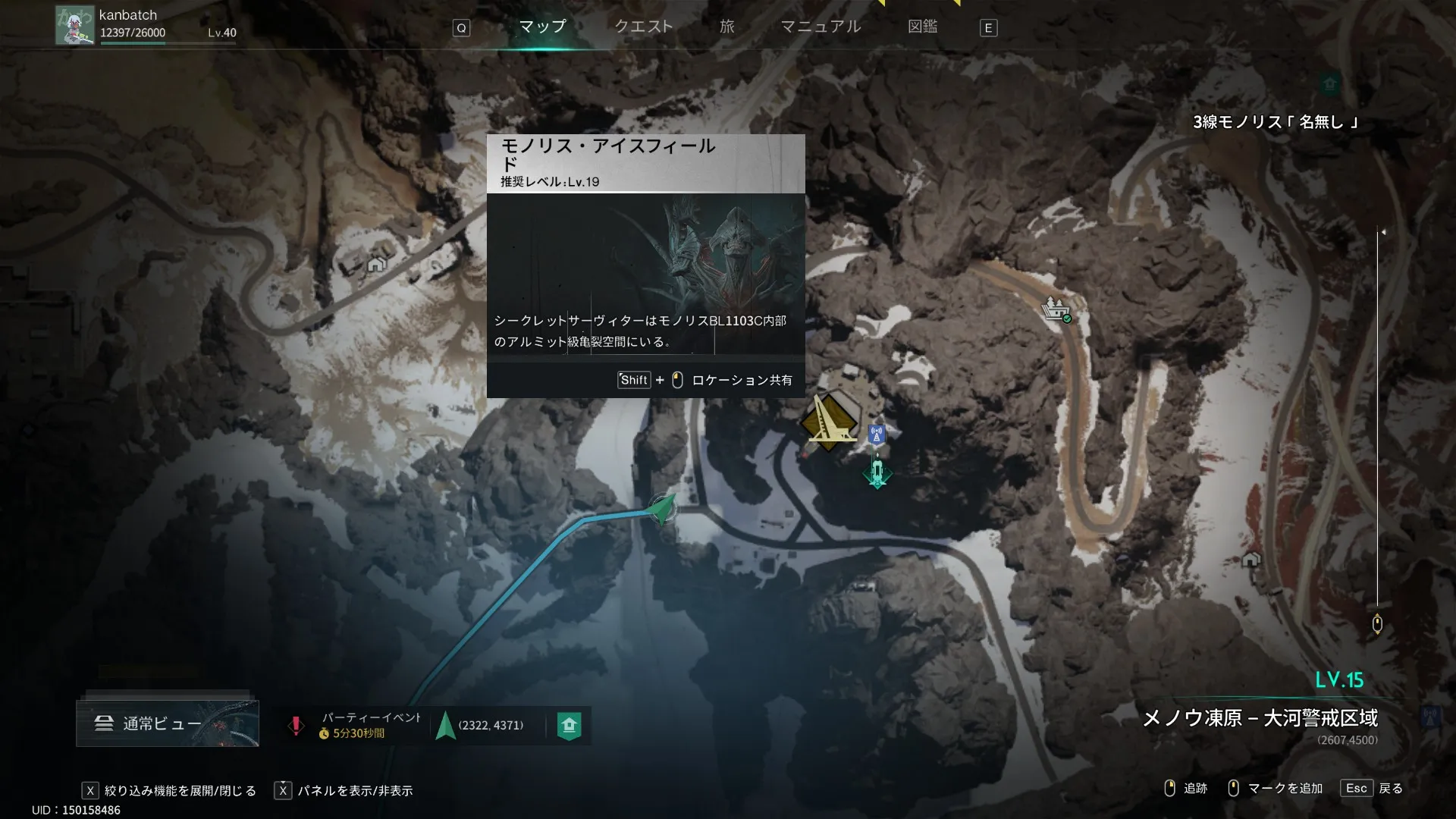Click the green player arrow marker
Viewport: 1456px width, 819px height.
pyautogui.click(x=663, y=509)
